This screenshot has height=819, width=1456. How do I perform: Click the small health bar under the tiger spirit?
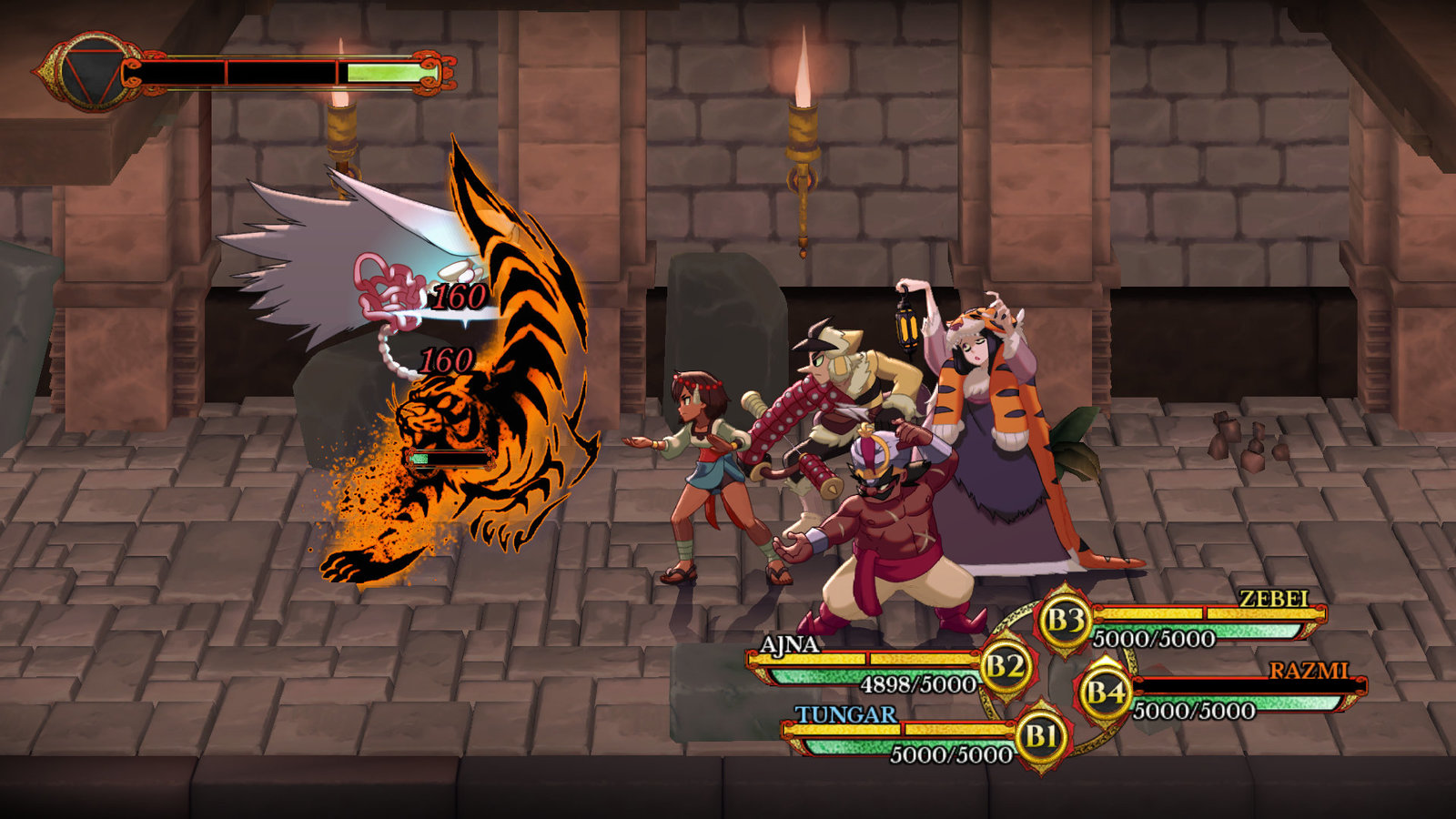pyautogui.click(x=449, y=460)
